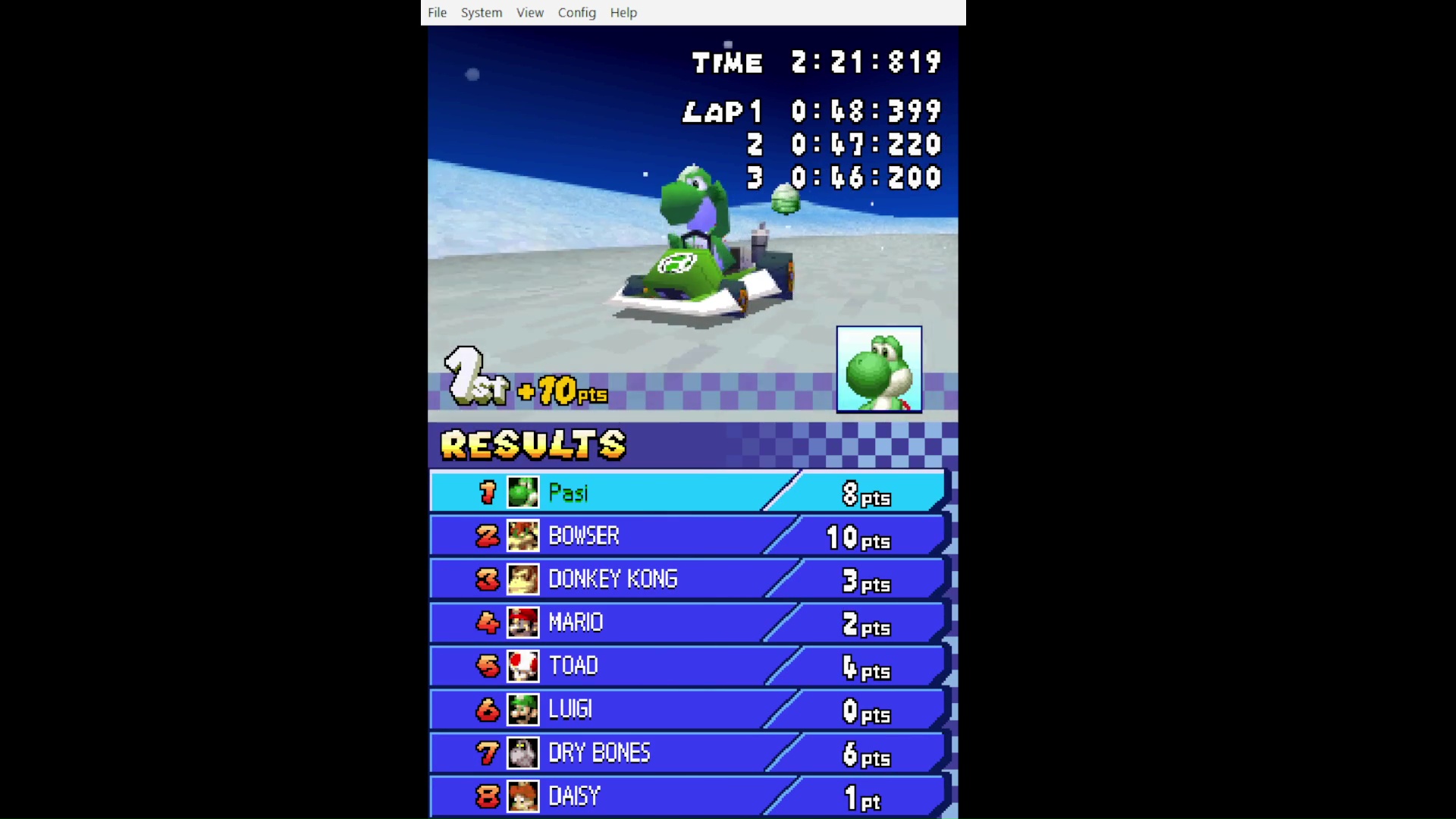Select the Toad result row
Viewport: 1456px width, 819px height.
point(687,666)
